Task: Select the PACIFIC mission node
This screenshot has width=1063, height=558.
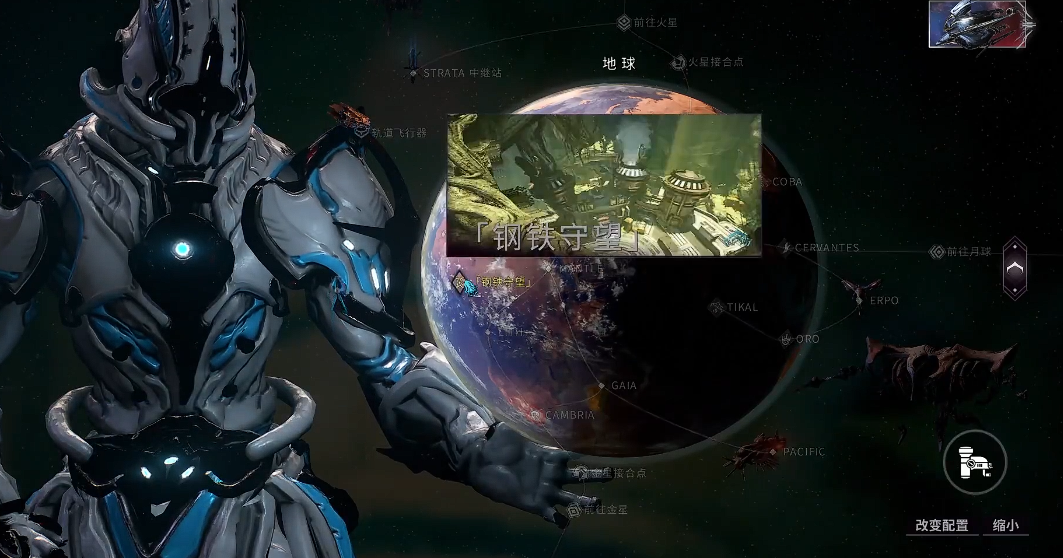Action: click(773, 452)
